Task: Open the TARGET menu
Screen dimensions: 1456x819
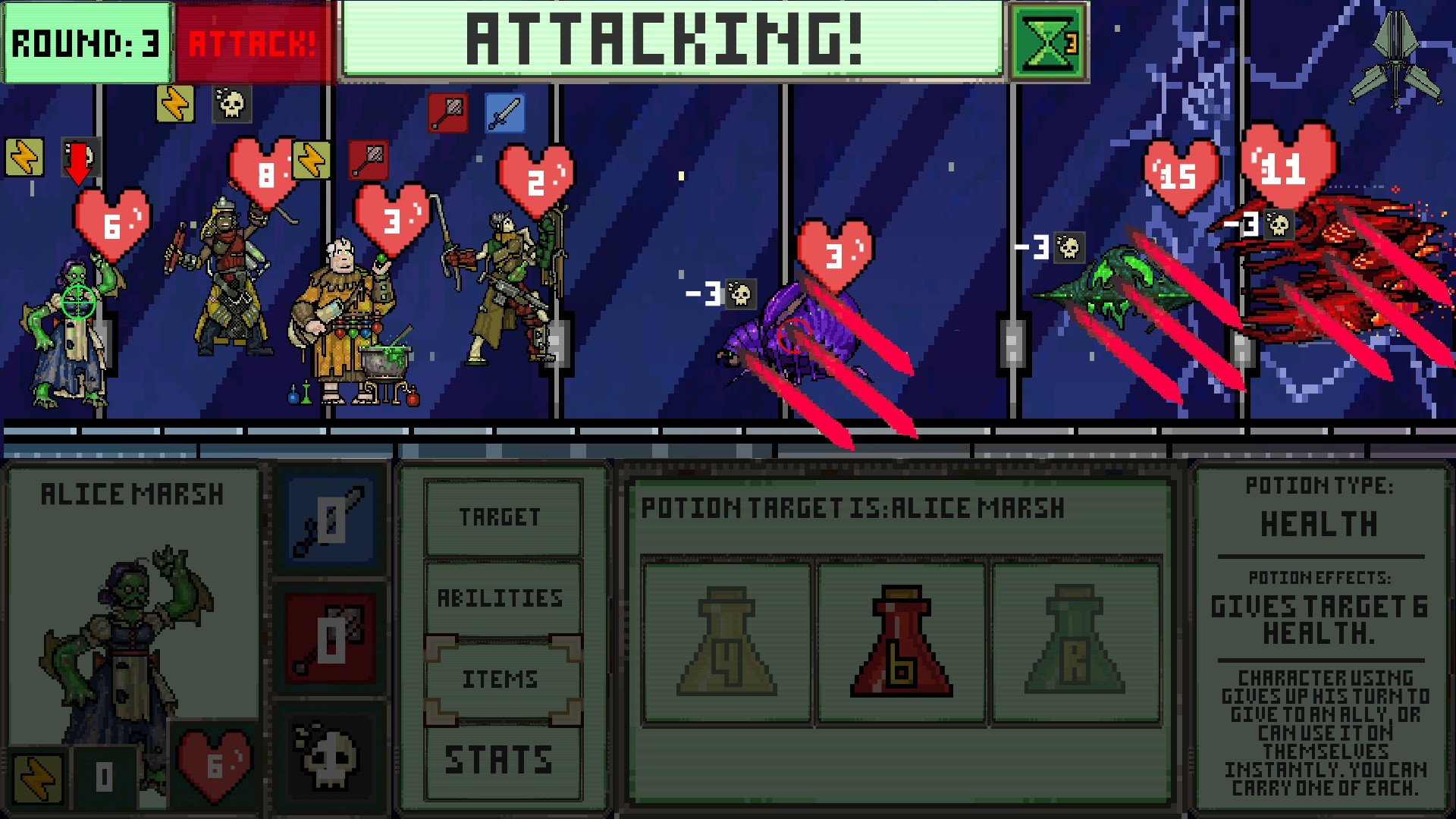Action: click(x=500, y=517)
